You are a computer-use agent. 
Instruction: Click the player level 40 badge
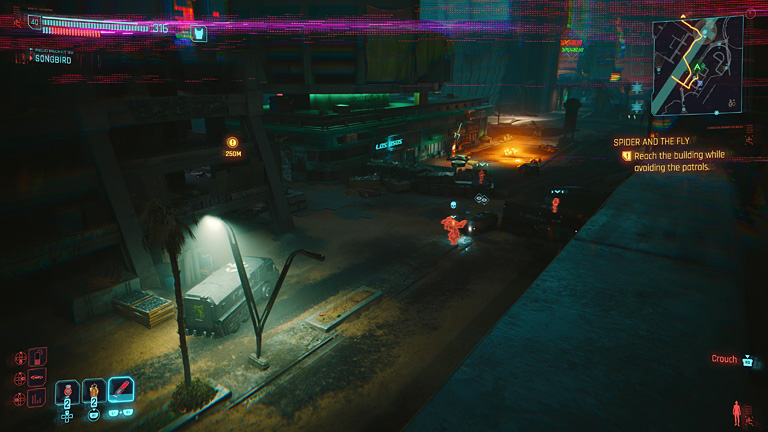[35, 21]
